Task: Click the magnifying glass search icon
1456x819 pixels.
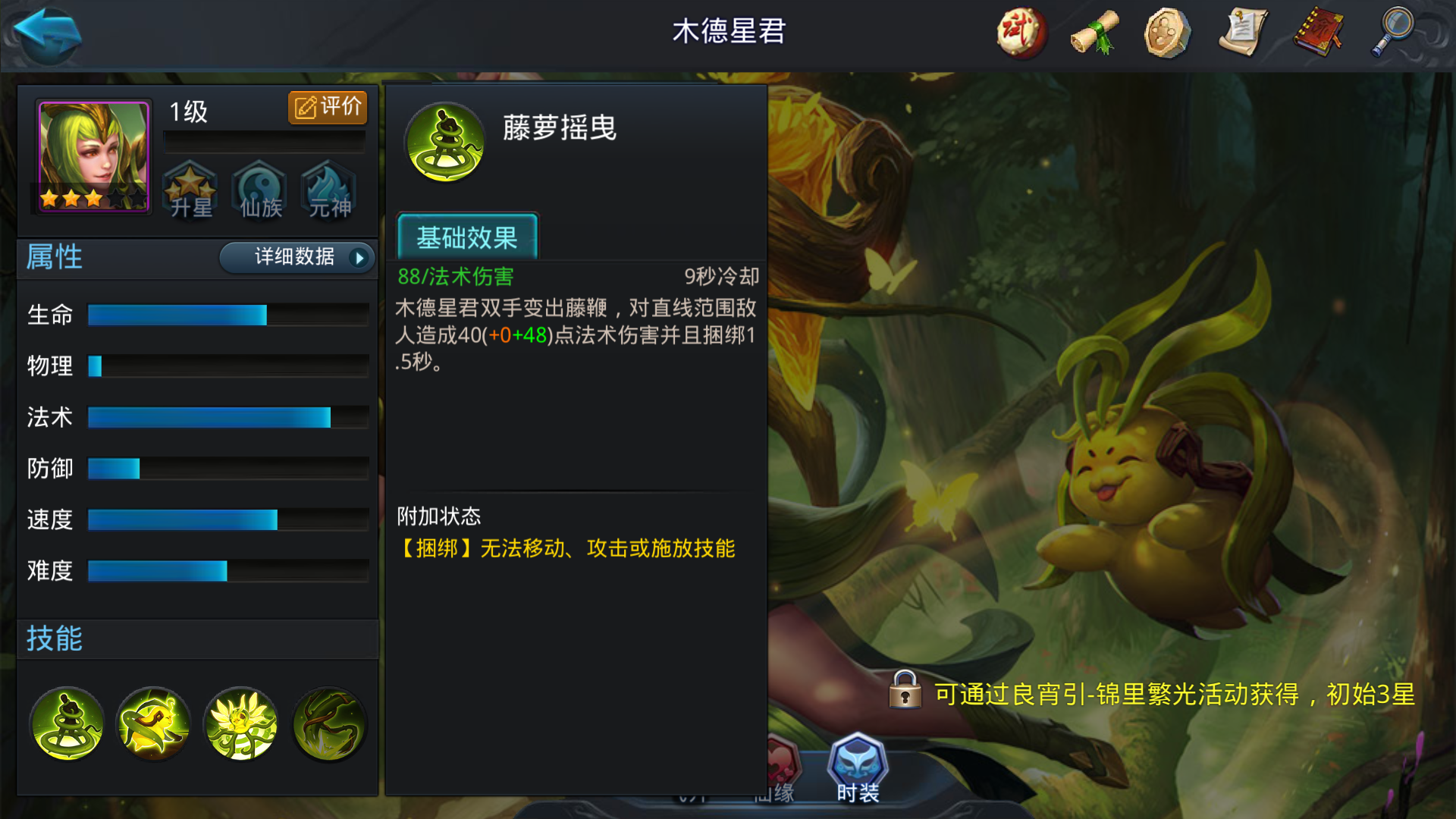Action: 1392,32
